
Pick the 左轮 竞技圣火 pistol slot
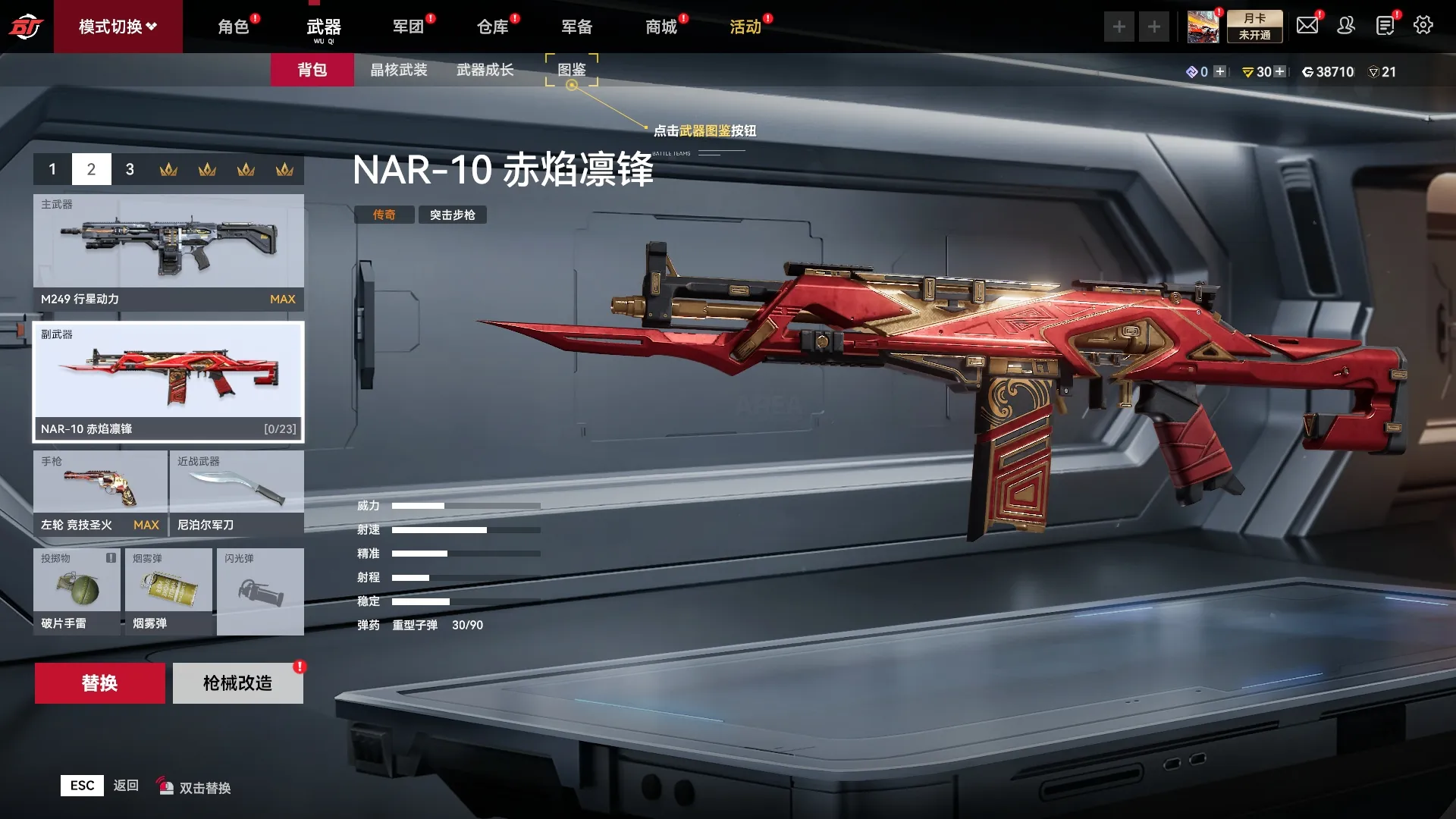point(100,493)
